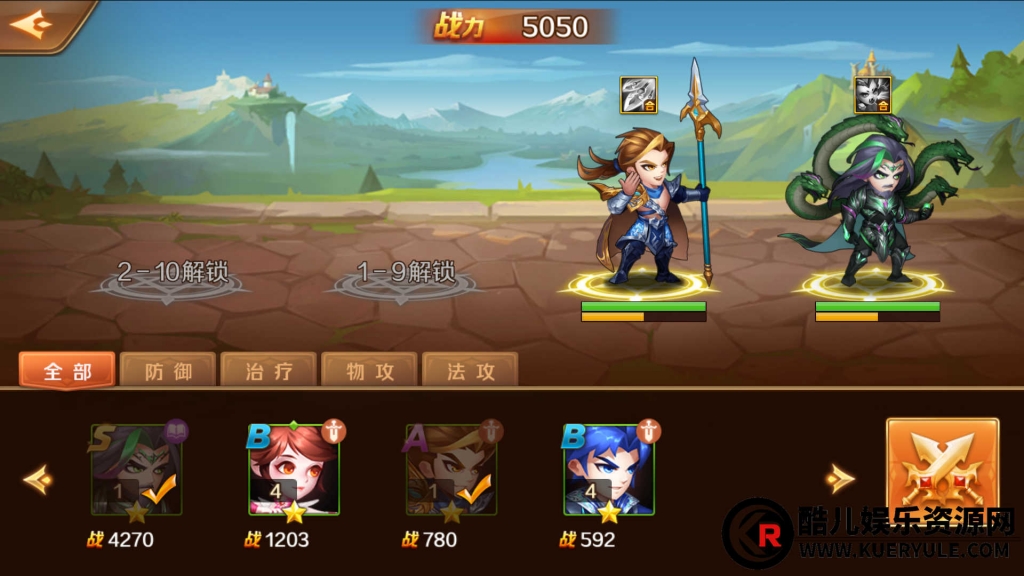Select the 治疗 category tab
Viewport: 1024px width, 576px height.
coord(269,371)
